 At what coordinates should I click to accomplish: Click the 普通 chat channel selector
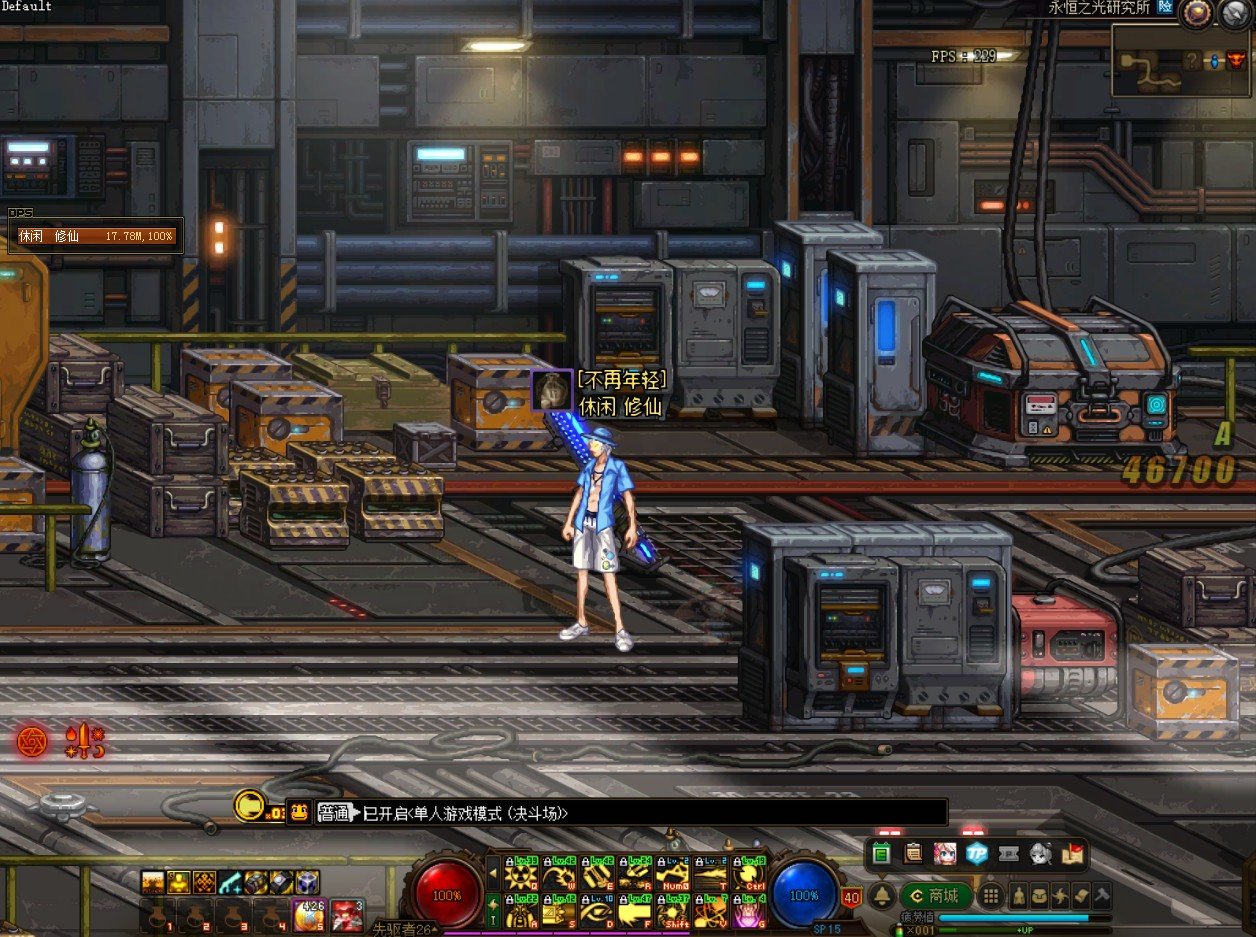pyautogui.click(x=334, y=813)
